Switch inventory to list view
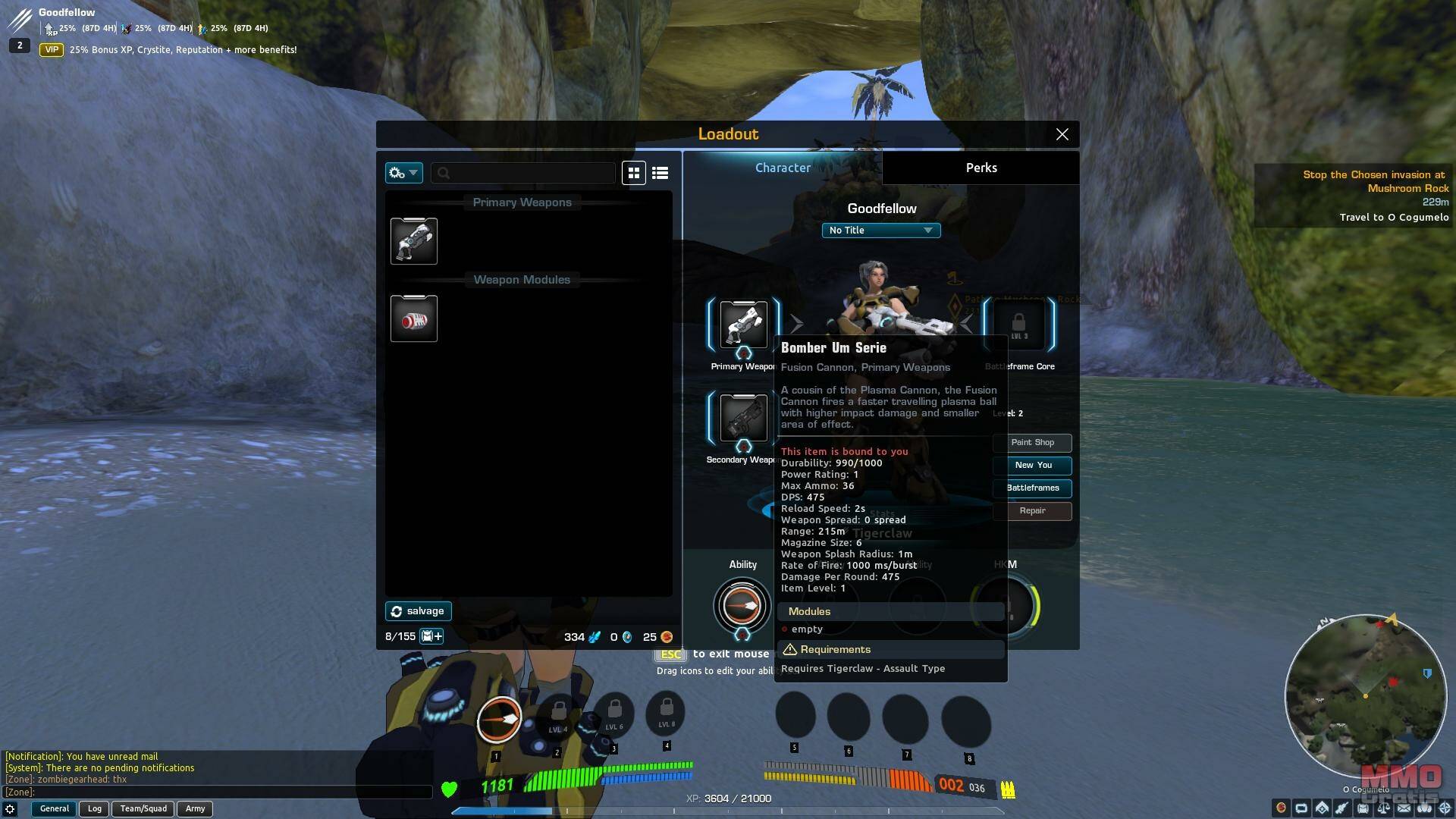 (x=660, y=173)
